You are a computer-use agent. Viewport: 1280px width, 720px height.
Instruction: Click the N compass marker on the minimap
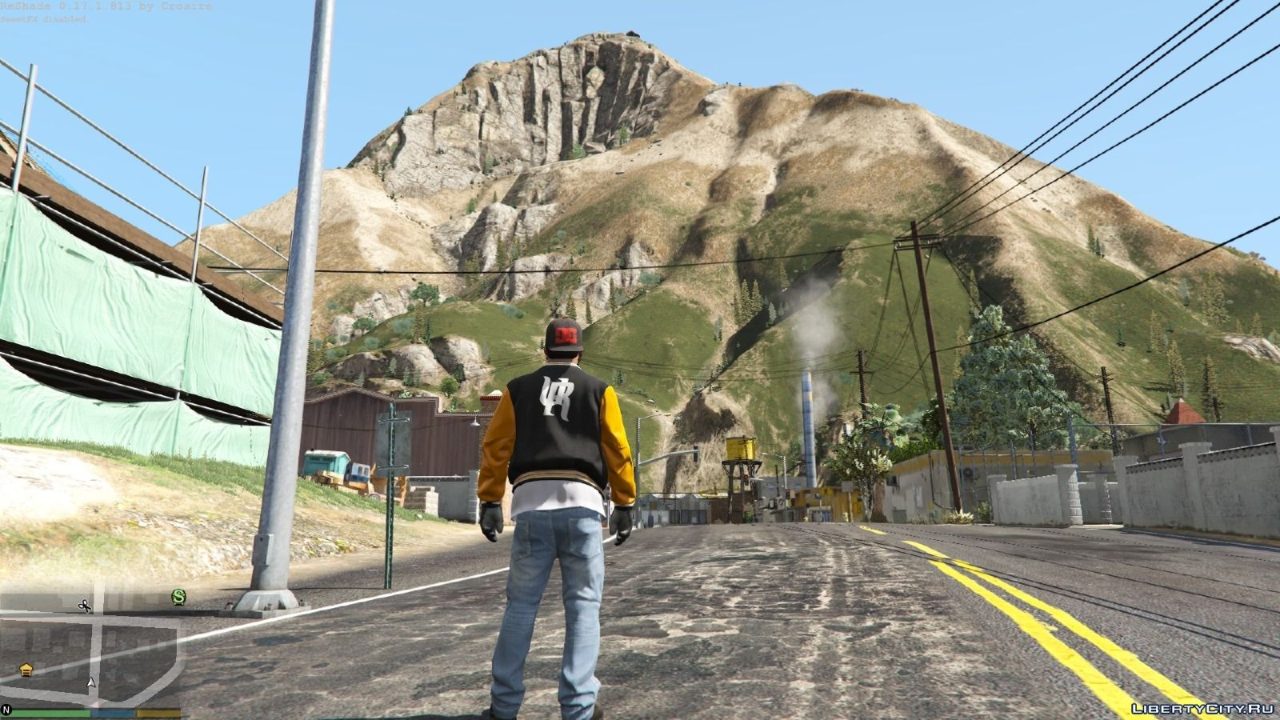pyautogui.click(x=8, y=709)
